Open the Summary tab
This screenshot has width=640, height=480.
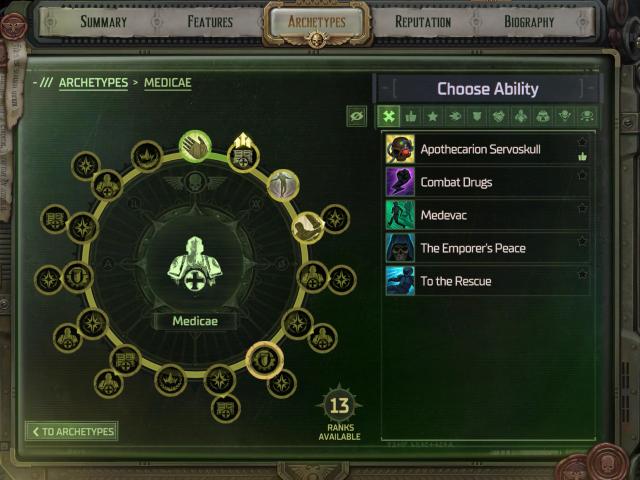coord(103,22)
